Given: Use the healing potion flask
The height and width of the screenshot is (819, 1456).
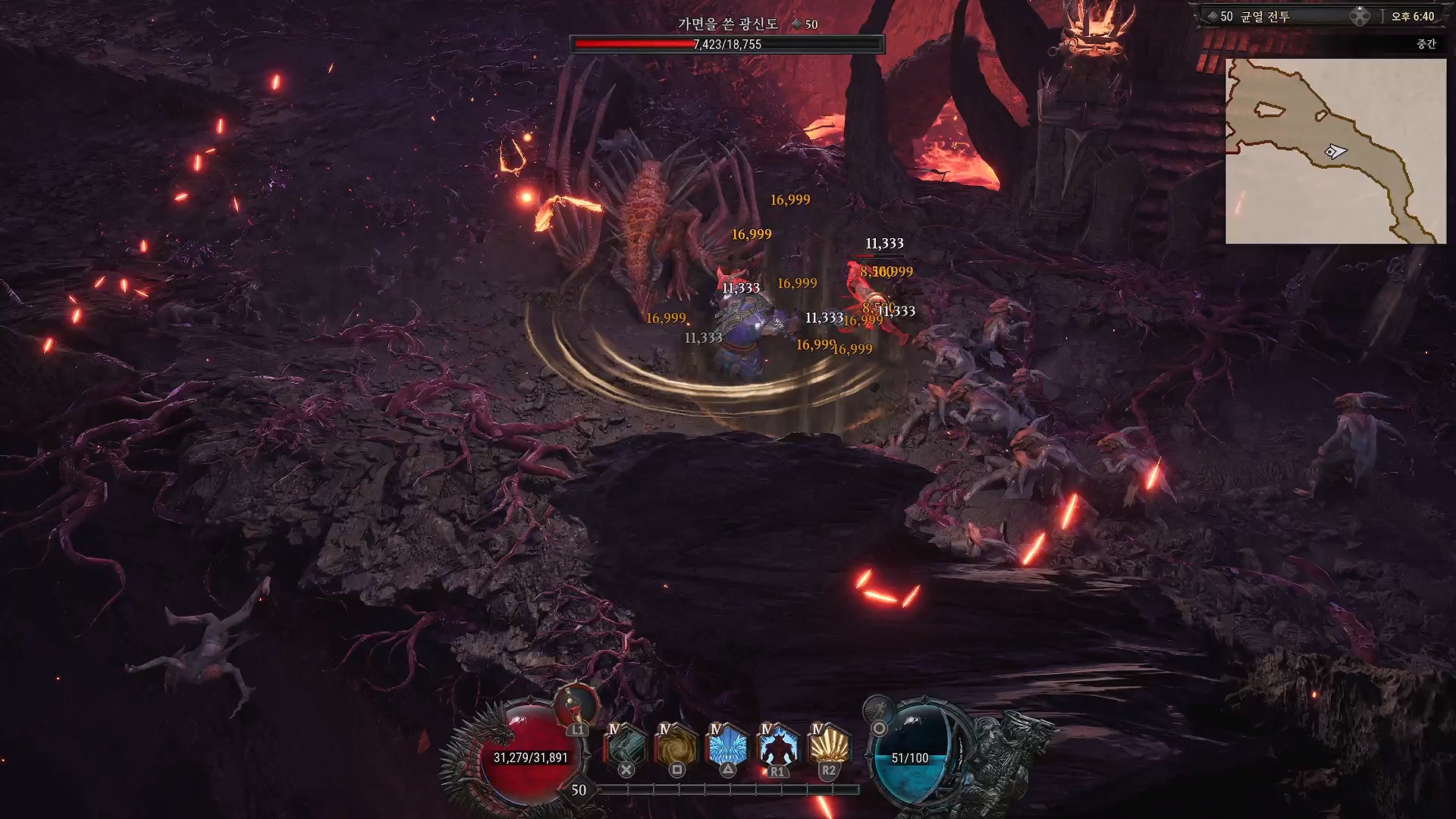Looking at the screenshot, I should coord(576,704).
